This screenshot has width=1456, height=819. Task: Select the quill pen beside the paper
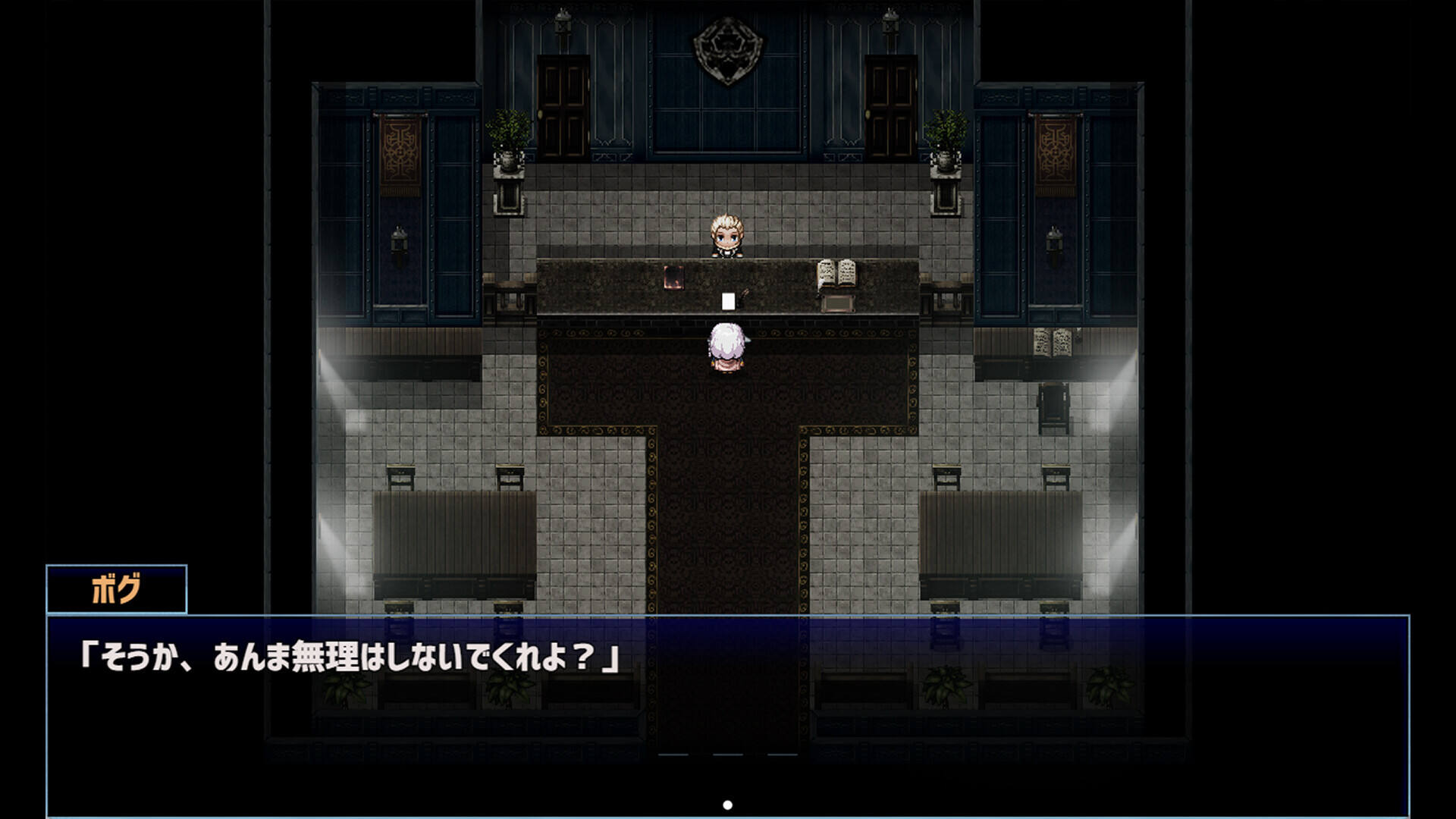tap(747, 294)
